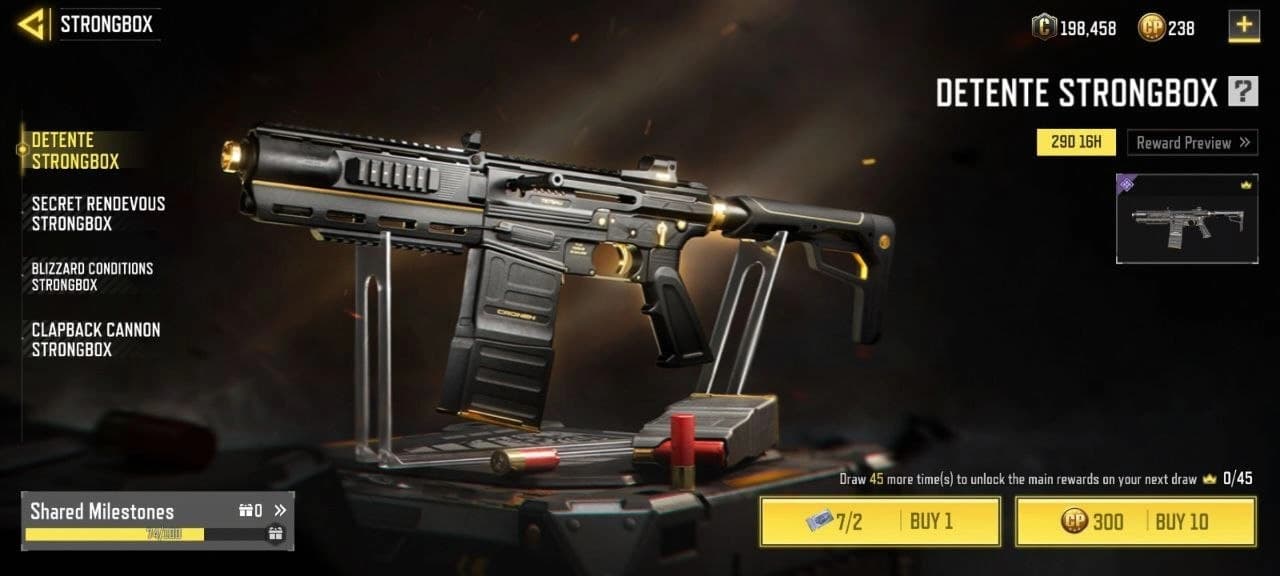
Task: Expand the Shared Milestones panel
Action: [x=280, y=511]
